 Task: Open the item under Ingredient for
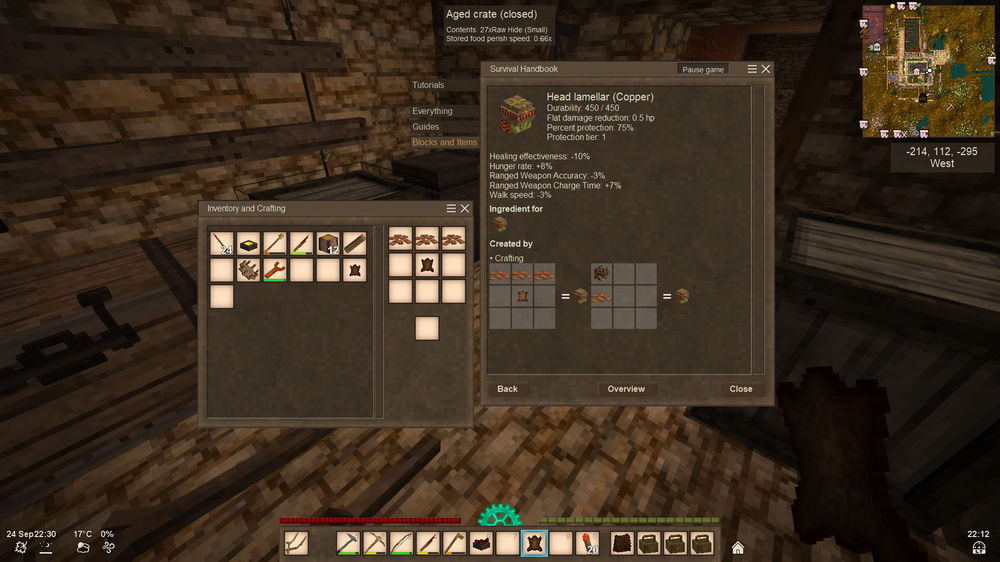[500, 225]
